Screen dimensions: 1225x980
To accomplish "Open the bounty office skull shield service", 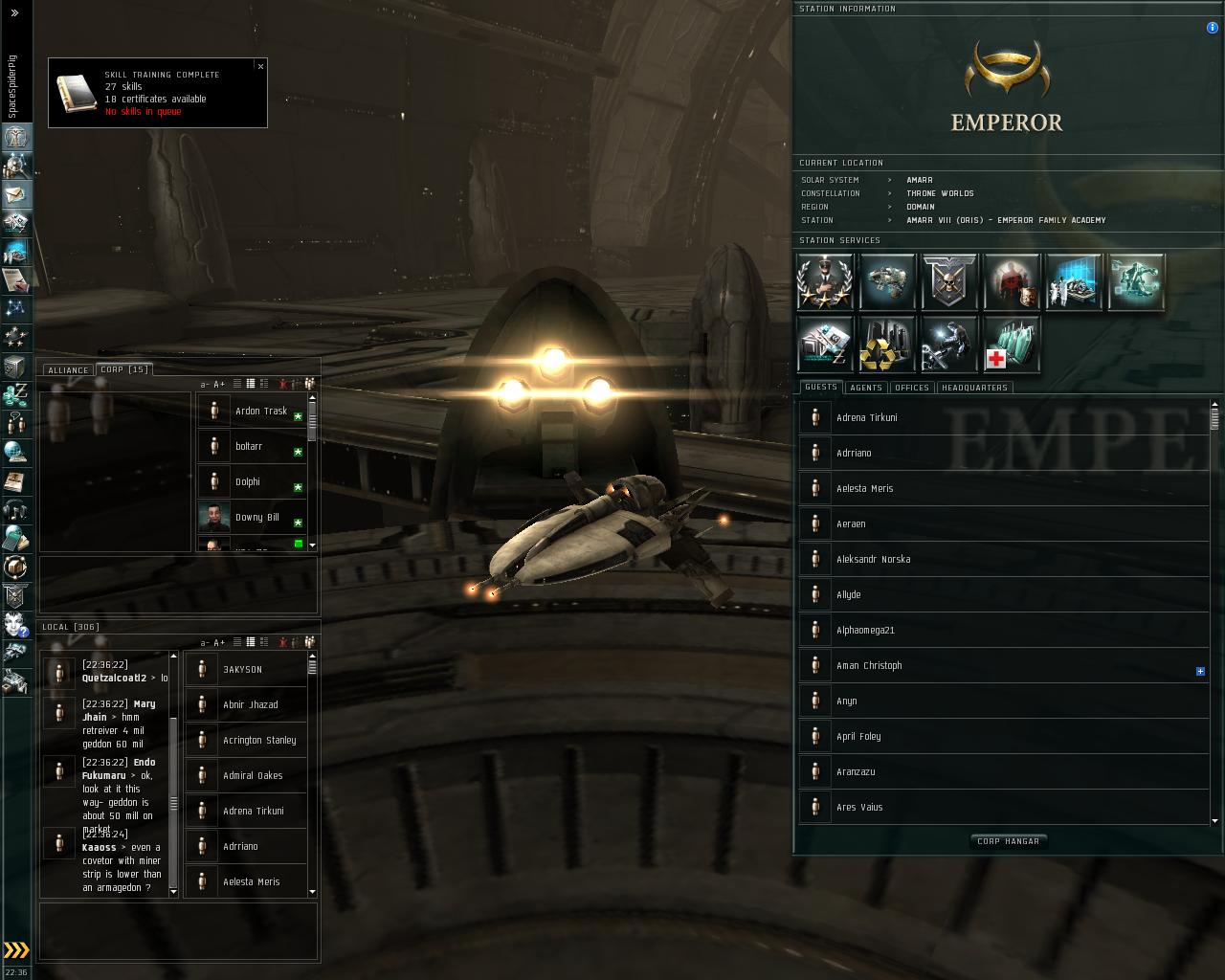I will pyautogui.click(x=949, y=281).
